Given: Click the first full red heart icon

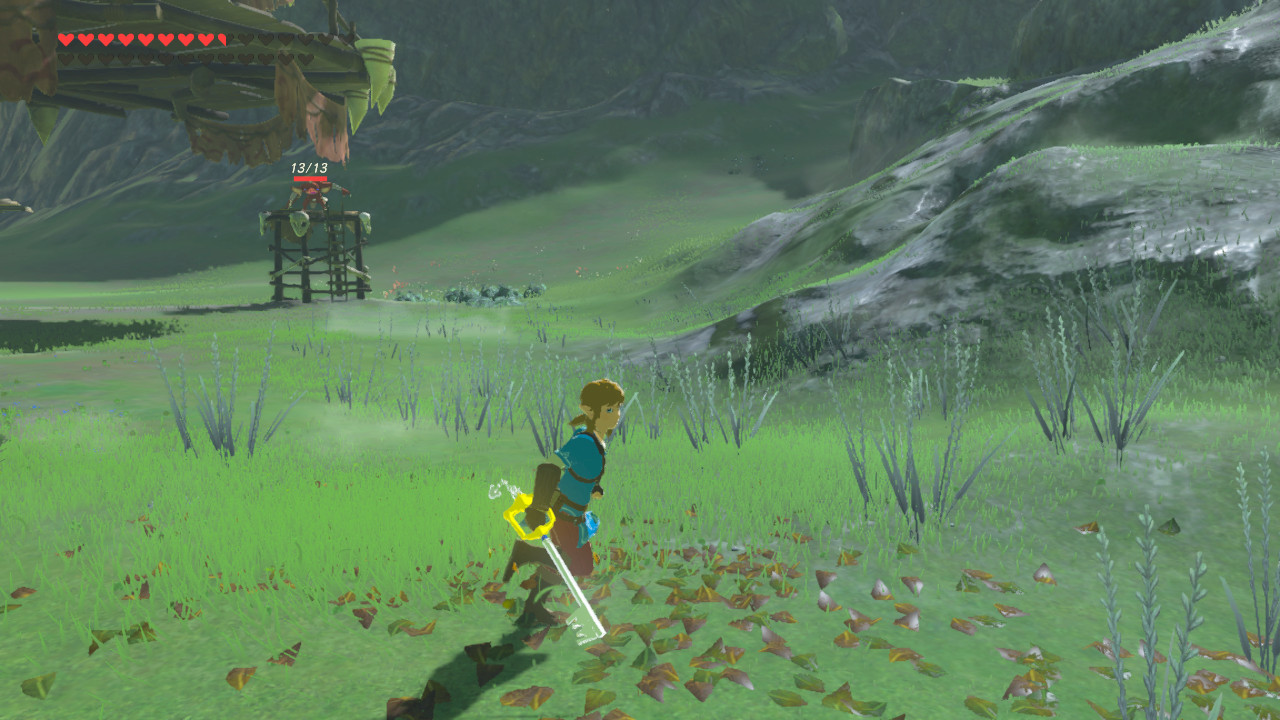Looking at the screenshot, I should [65, 40].
